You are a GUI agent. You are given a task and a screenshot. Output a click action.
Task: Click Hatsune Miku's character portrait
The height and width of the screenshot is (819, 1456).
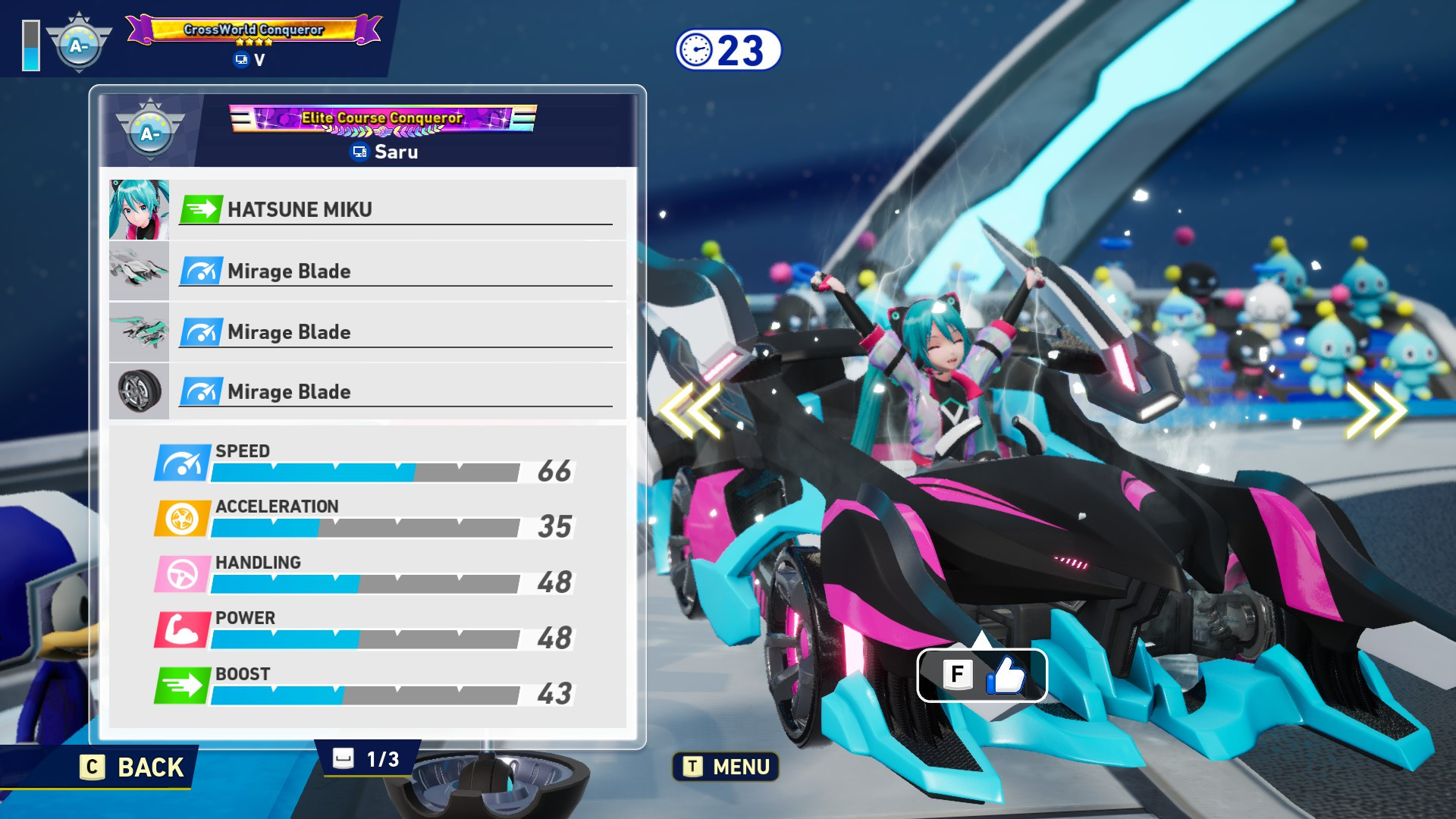139,210
